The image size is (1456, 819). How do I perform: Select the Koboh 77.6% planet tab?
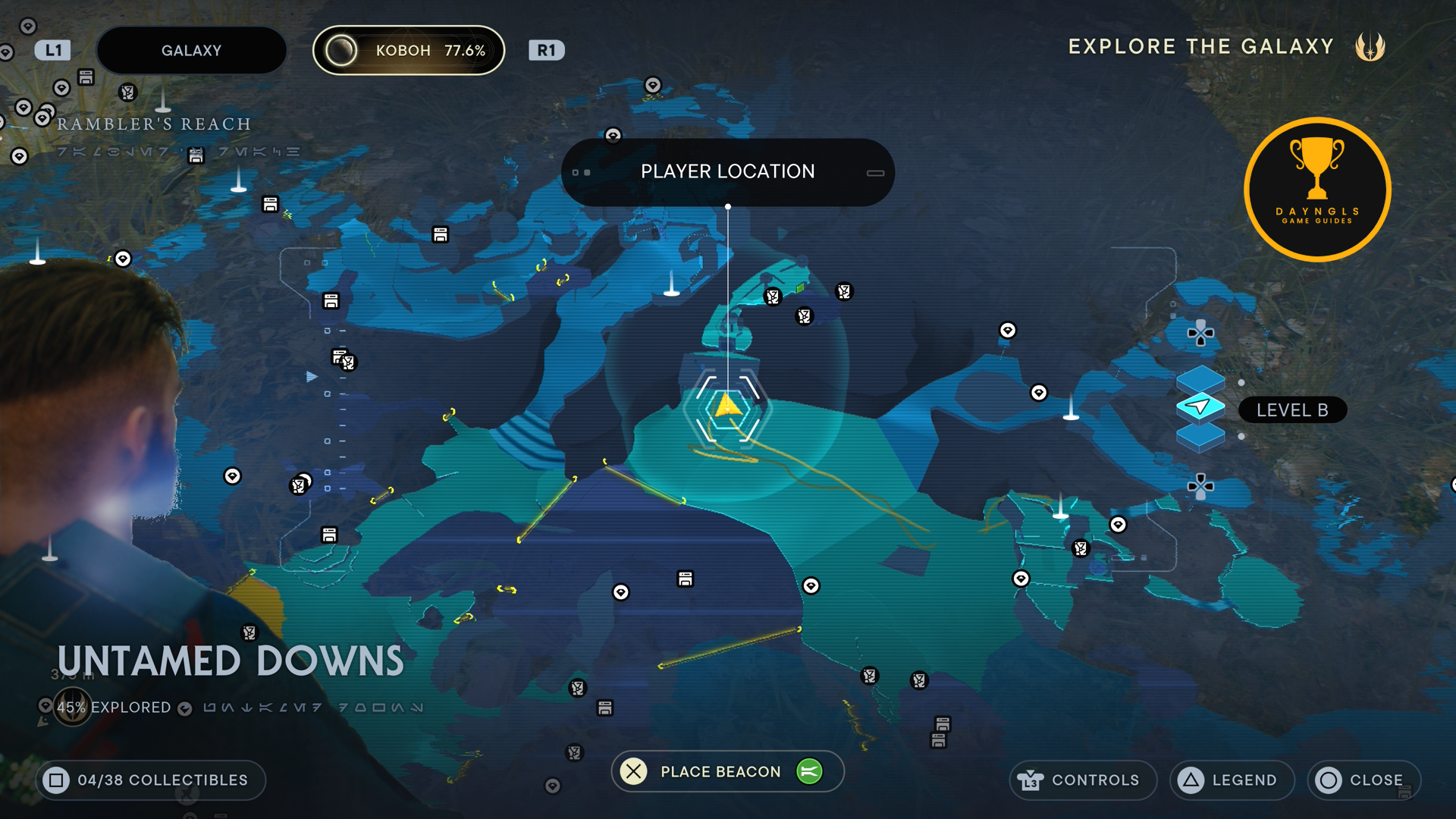click(409, 51)
